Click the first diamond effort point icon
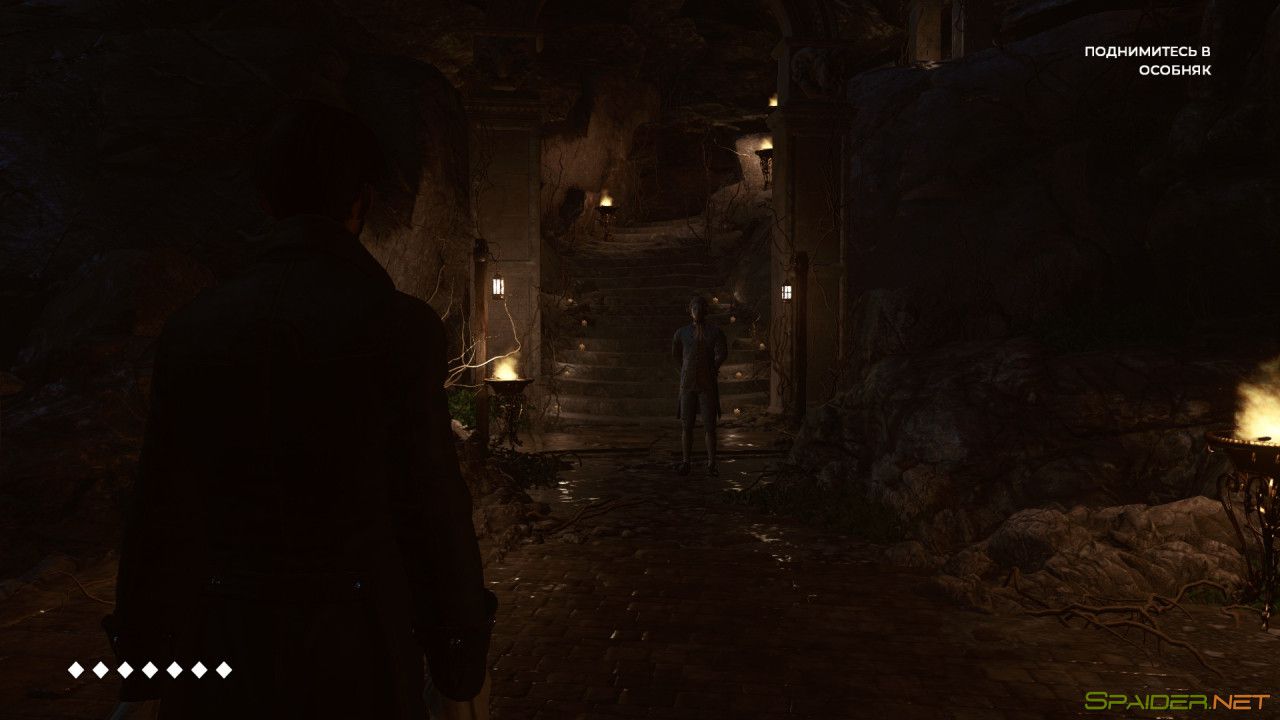 point(75,668)
